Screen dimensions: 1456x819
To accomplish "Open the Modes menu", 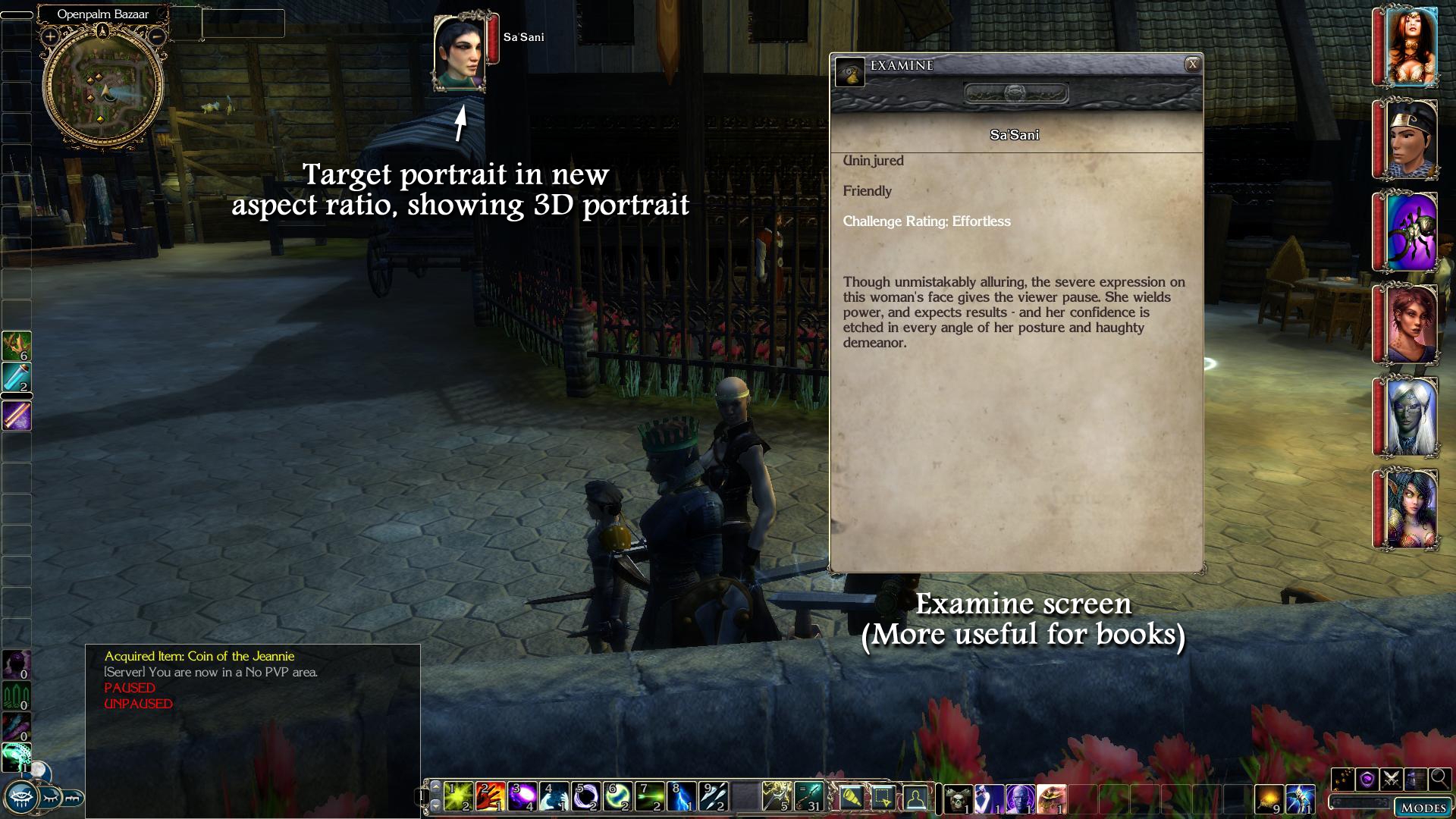I will click(1423, 807).
